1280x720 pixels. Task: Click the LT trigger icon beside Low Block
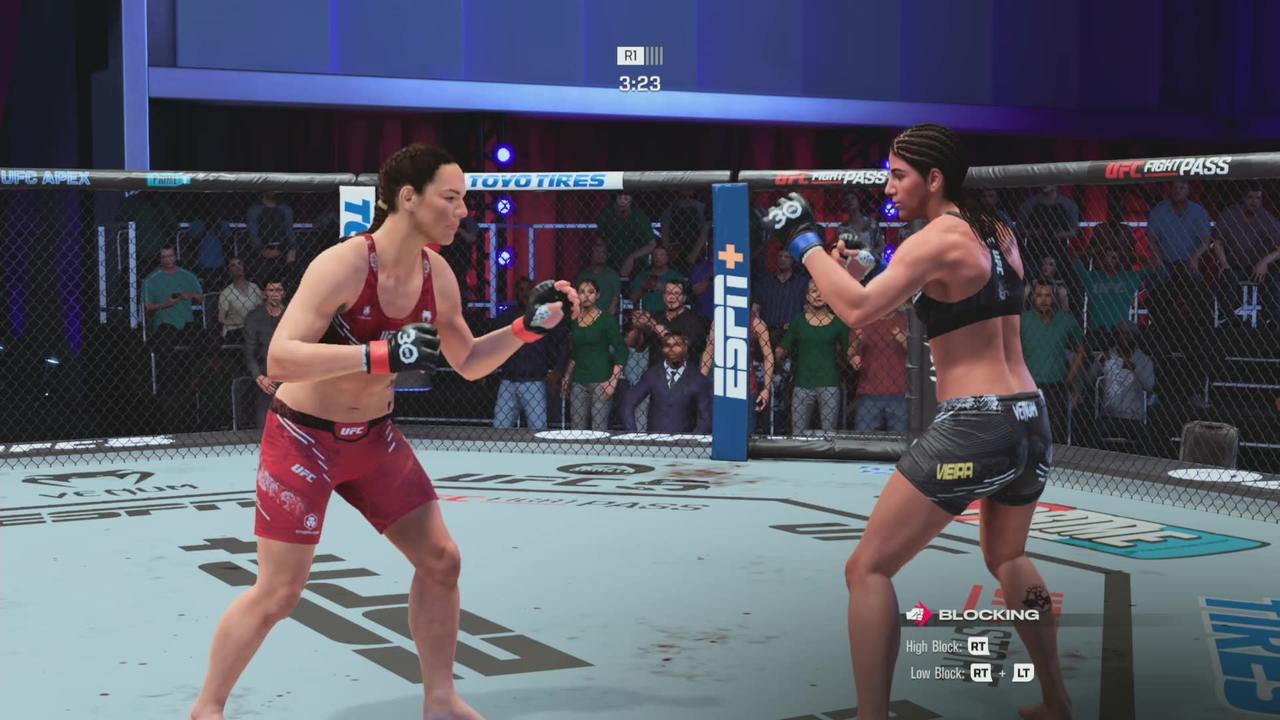point(1023,672)
